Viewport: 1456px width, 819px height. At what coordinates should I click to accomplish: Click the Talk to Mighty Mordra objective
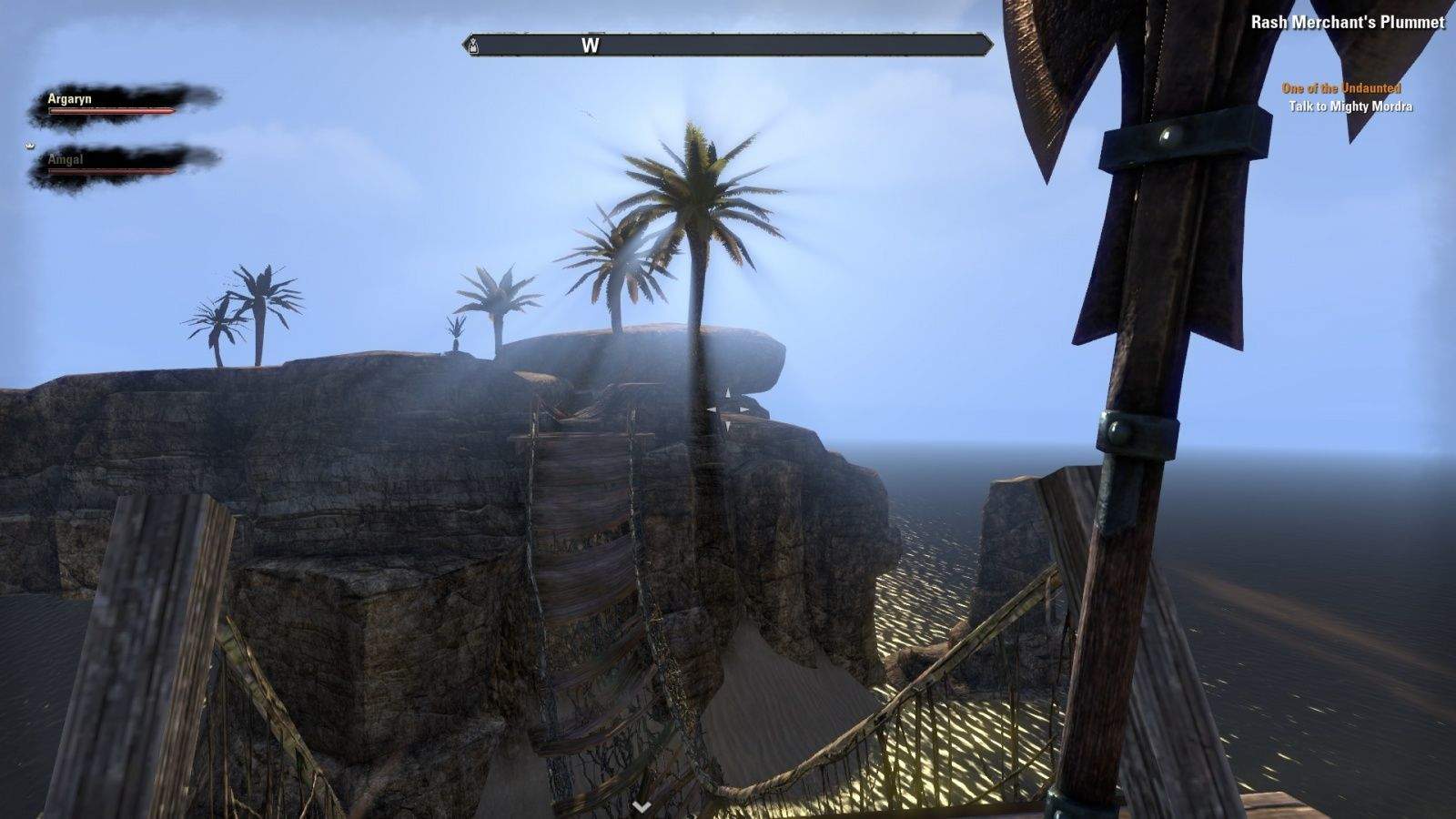click(x=1351, y=108)
